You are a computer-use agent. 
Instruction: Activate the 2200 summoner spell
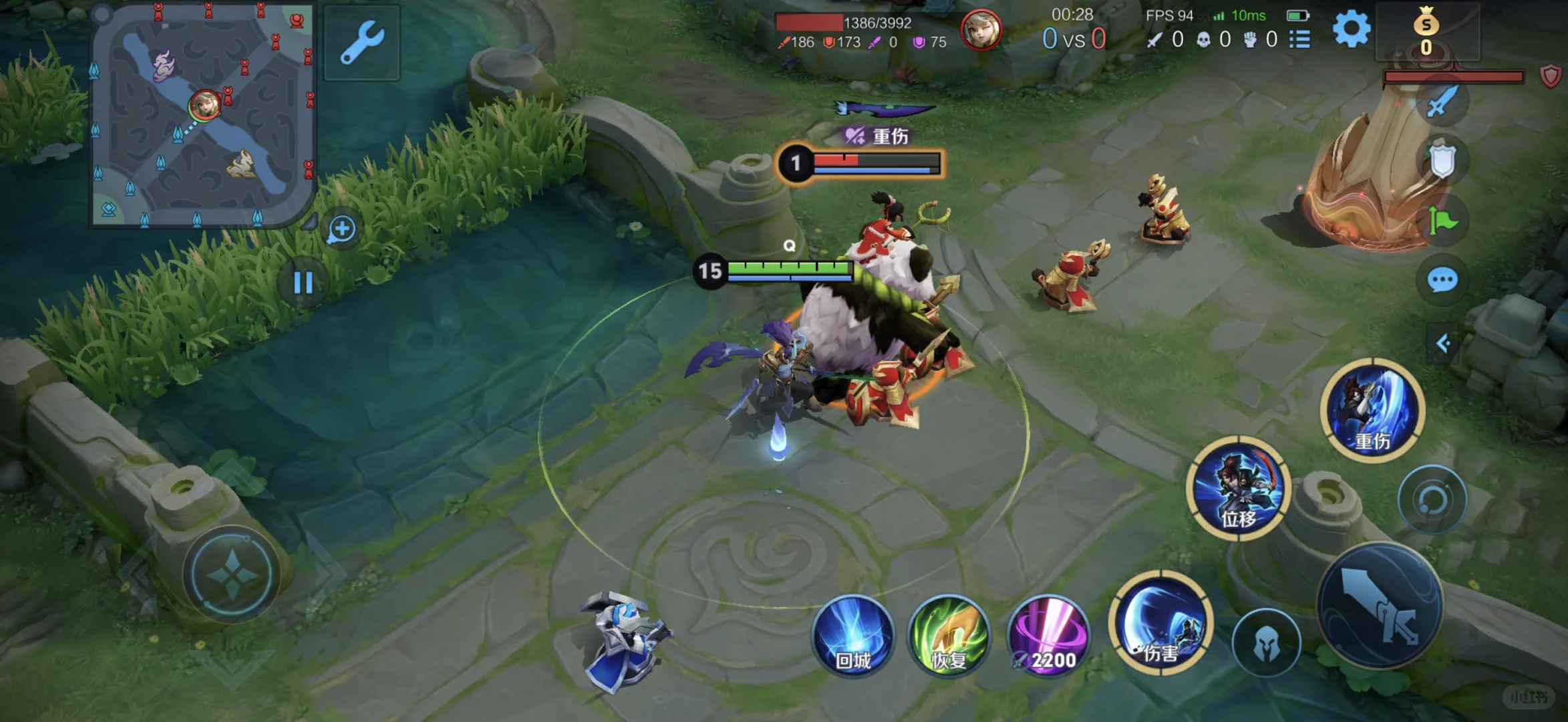[x=1048, y=636]
